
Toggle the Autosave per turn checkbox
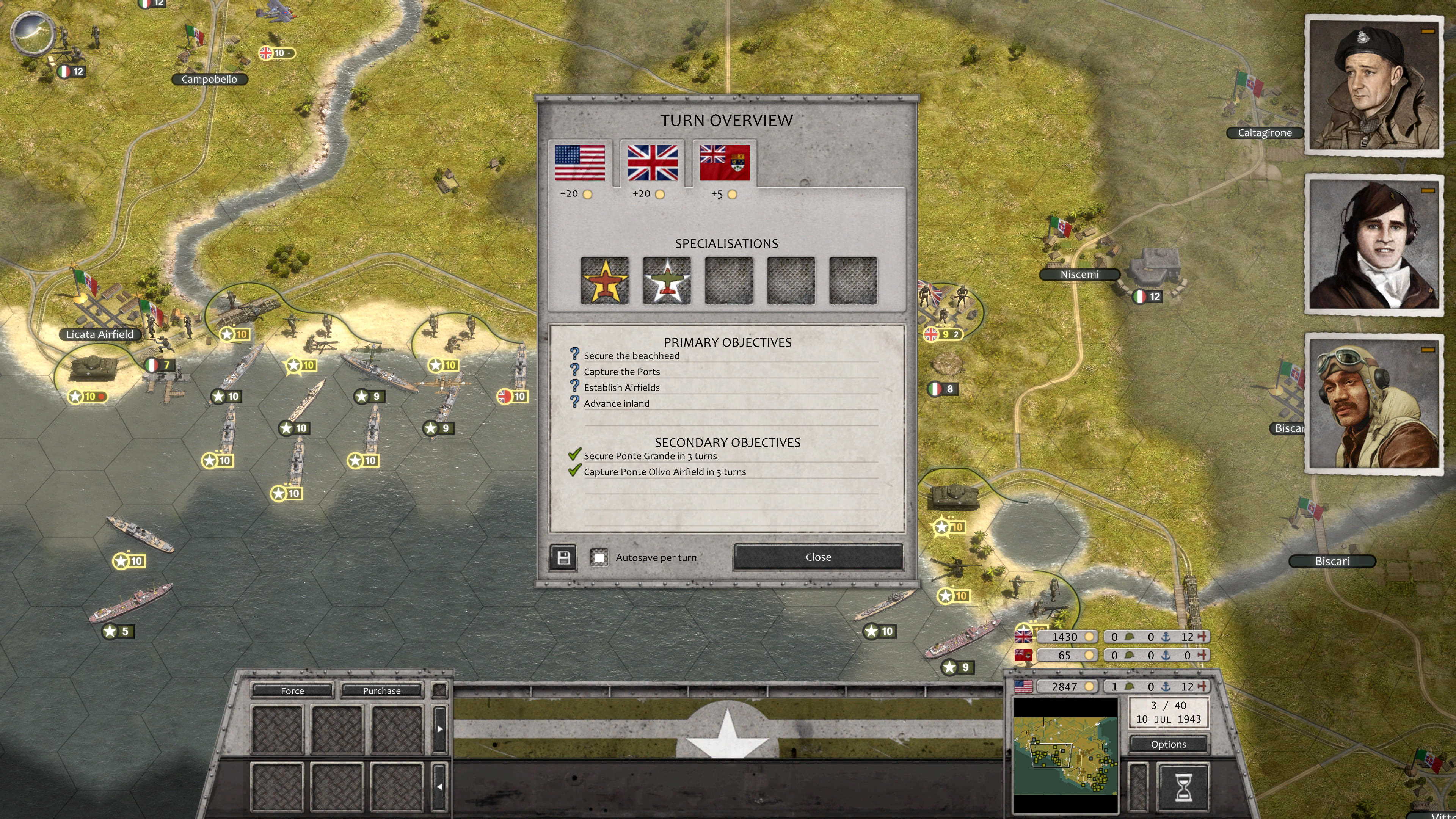pyautogui.click(x=599, y=558)
